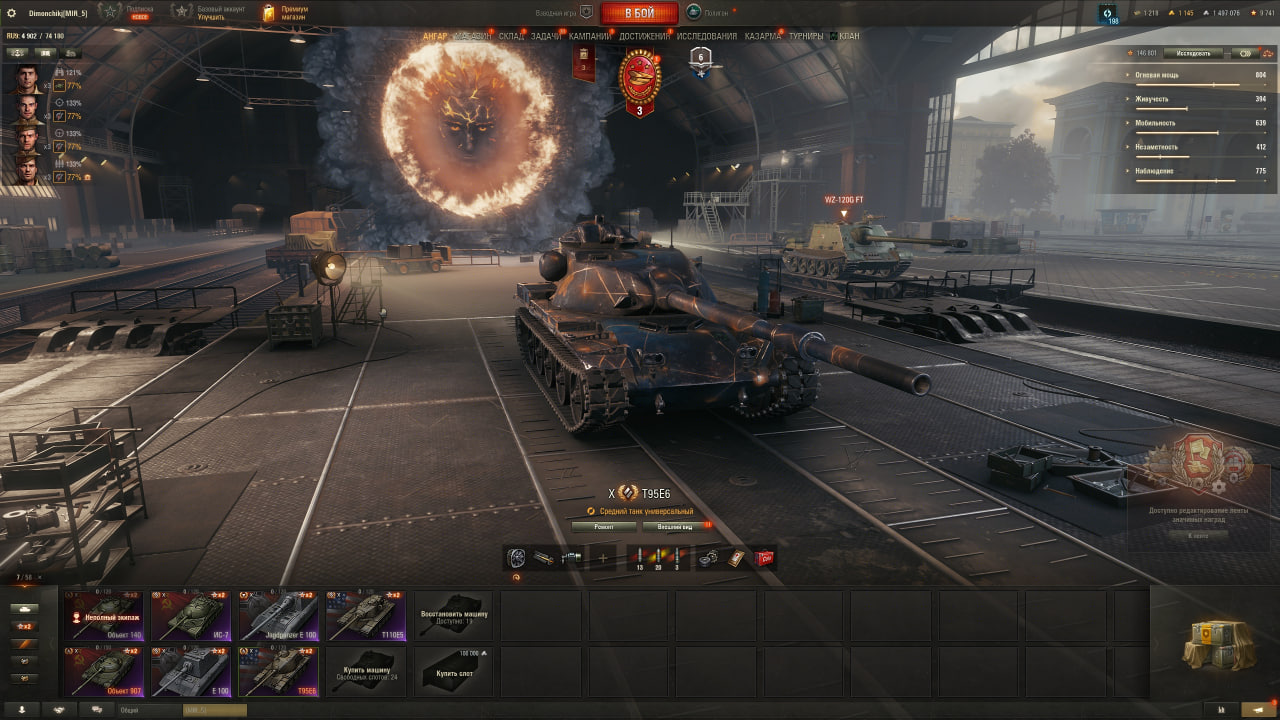Image resolution: width=1280 pixels, height=720 pixels.
Task: Open the premium Cola consumable icon
Action: pos(762,556)
